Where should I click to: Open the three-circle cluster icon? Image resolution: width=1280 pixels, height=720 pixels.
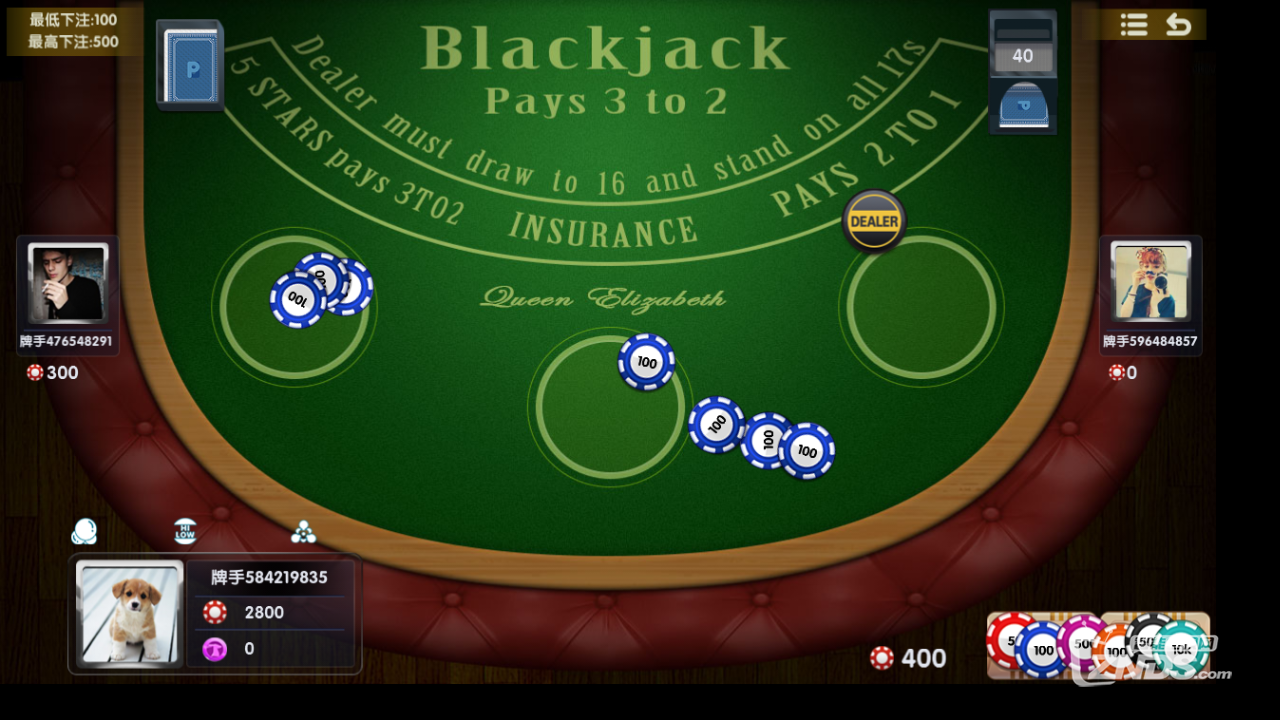click(303, 532)
